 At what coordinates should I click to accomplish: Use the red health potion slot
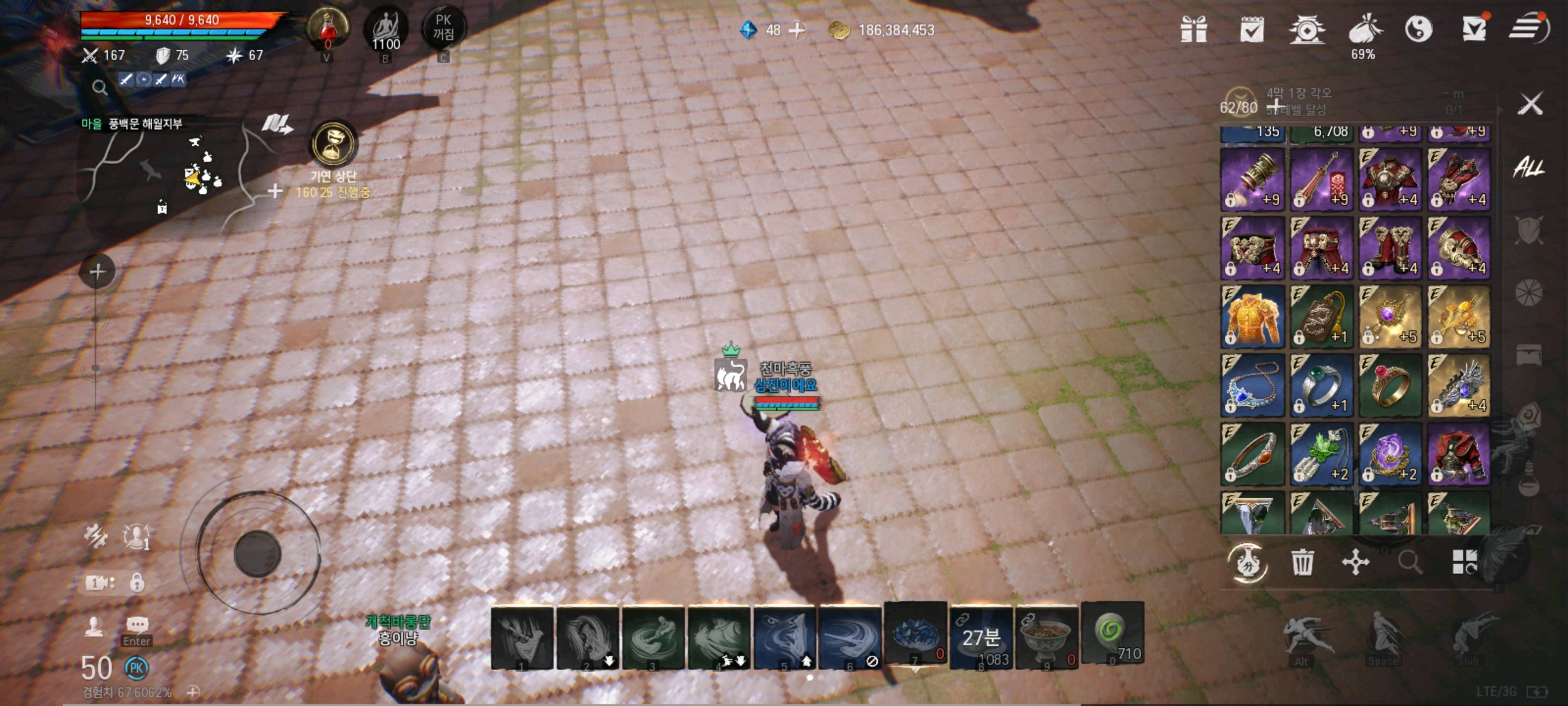coord(328,28)
